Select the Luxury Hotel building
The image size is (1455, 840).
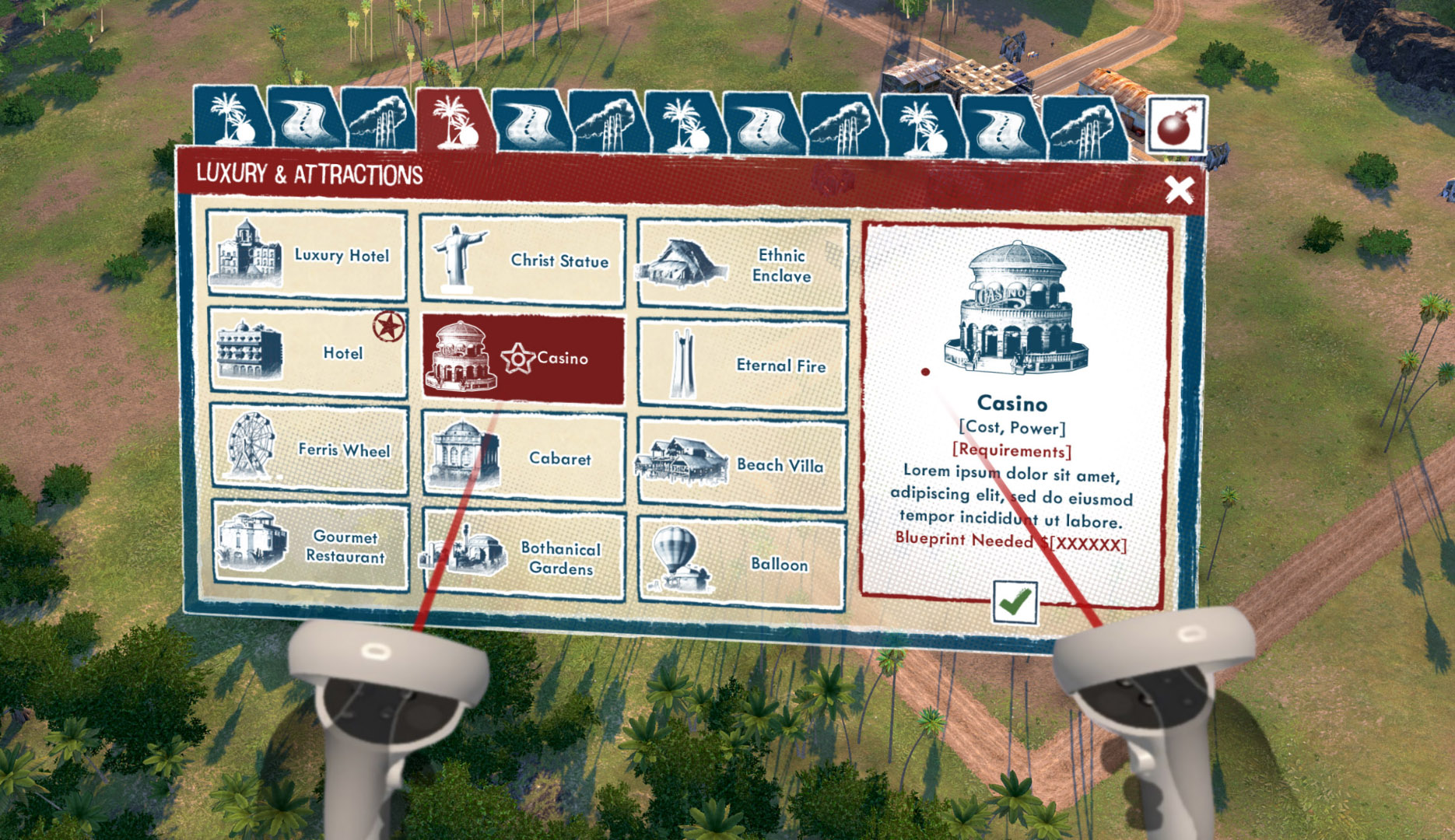click(x=307, y=255)
